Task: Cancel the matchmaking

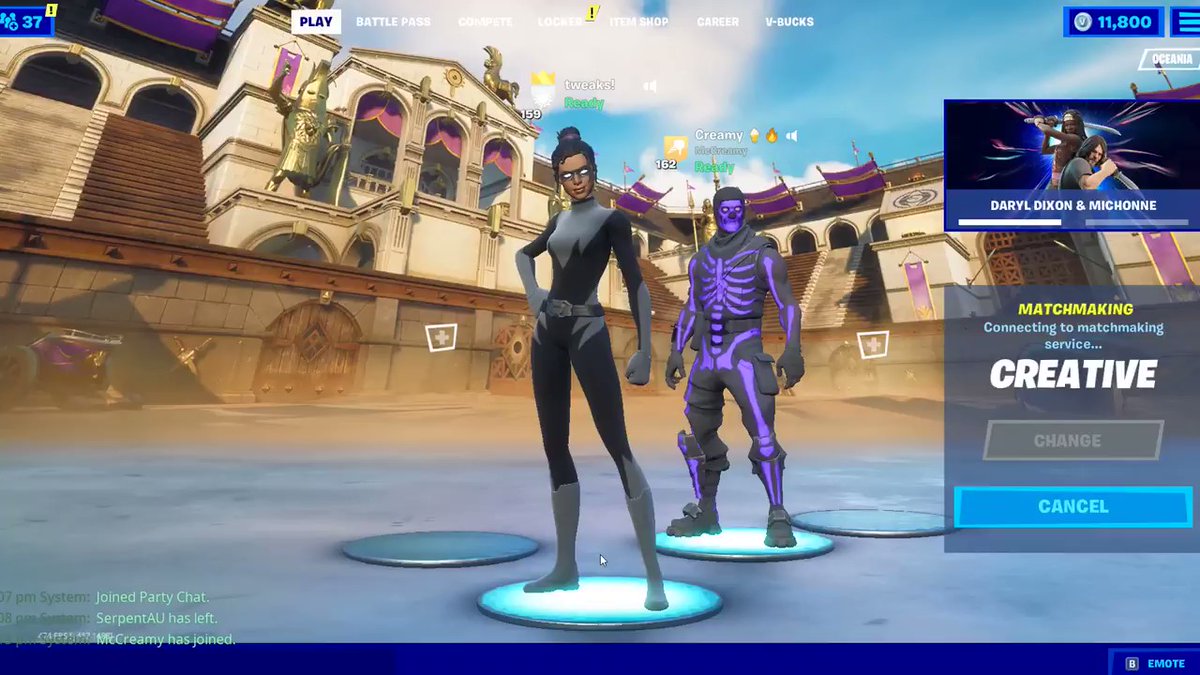Action: point(1073,507)
